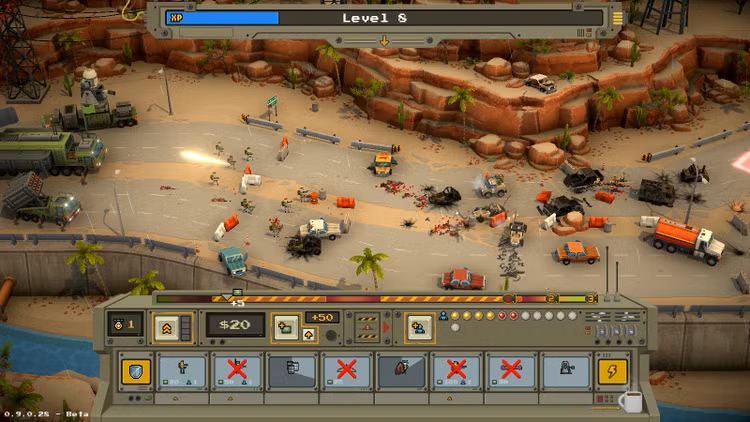This screenshot has height=422, width=750.
Task: Select the gun turret unit card
Action: [565, 372]
